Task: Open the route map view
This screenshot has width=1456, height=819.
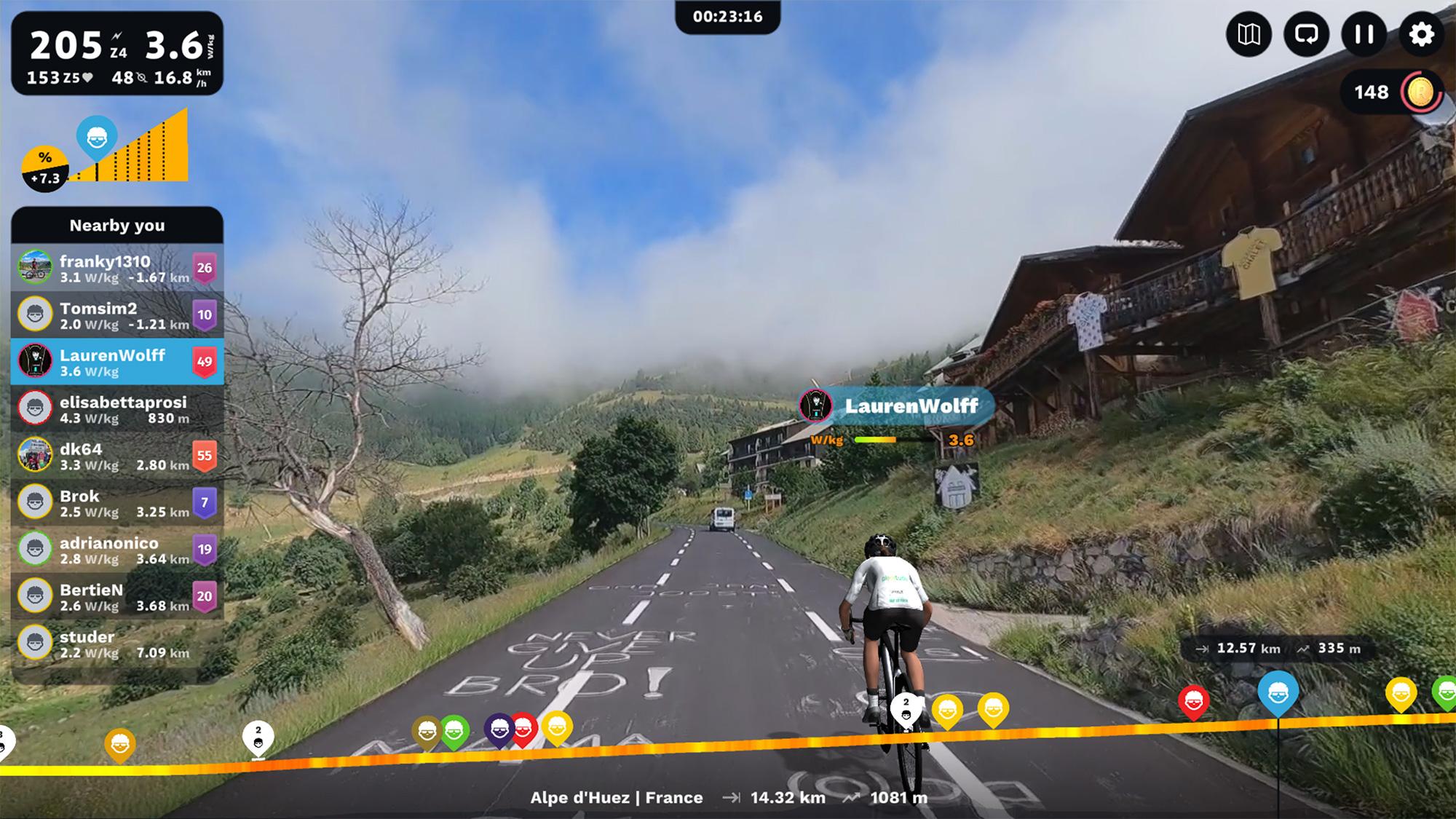Action: coord(1249,34)
